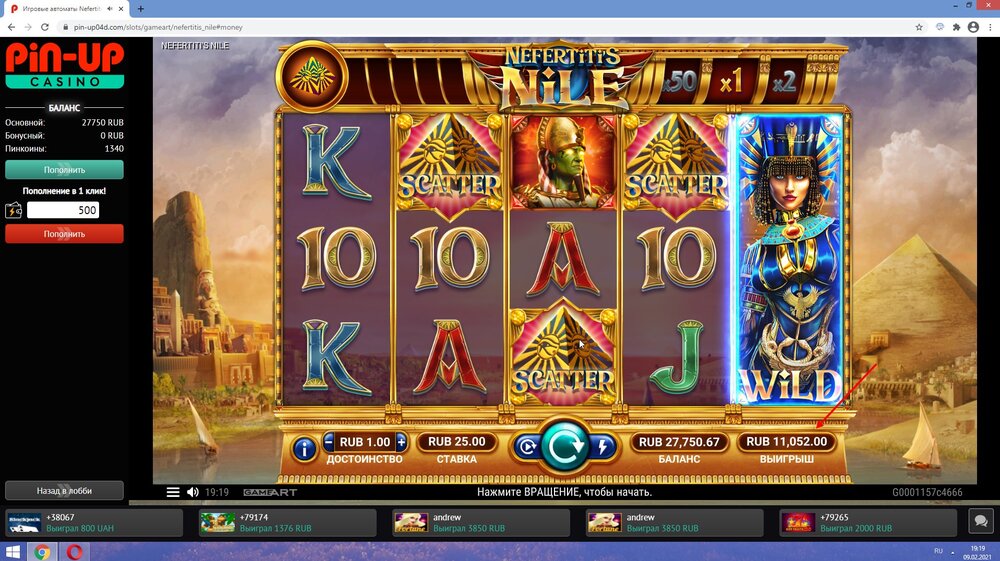
Task: Increase coin denomination with the plus button
Action: tap(401, 442)
